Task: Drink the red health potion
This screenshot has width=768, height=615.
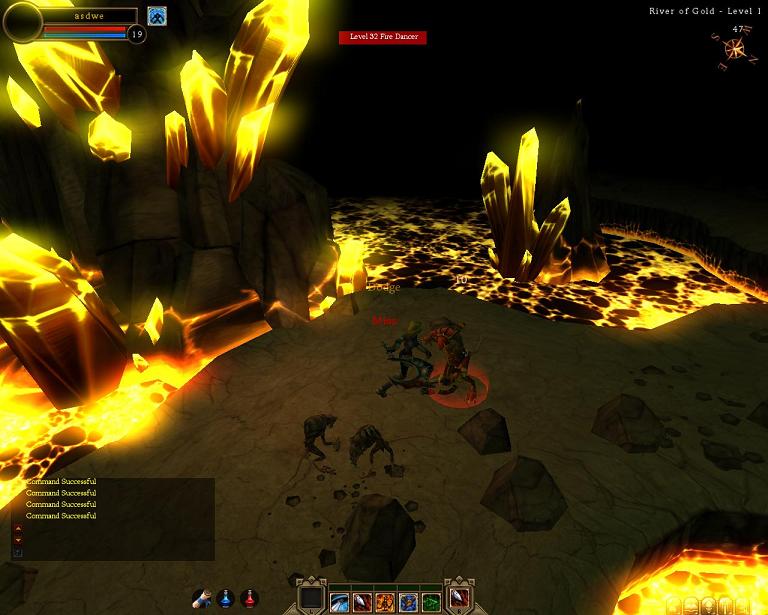Action: tap(250, 599)
